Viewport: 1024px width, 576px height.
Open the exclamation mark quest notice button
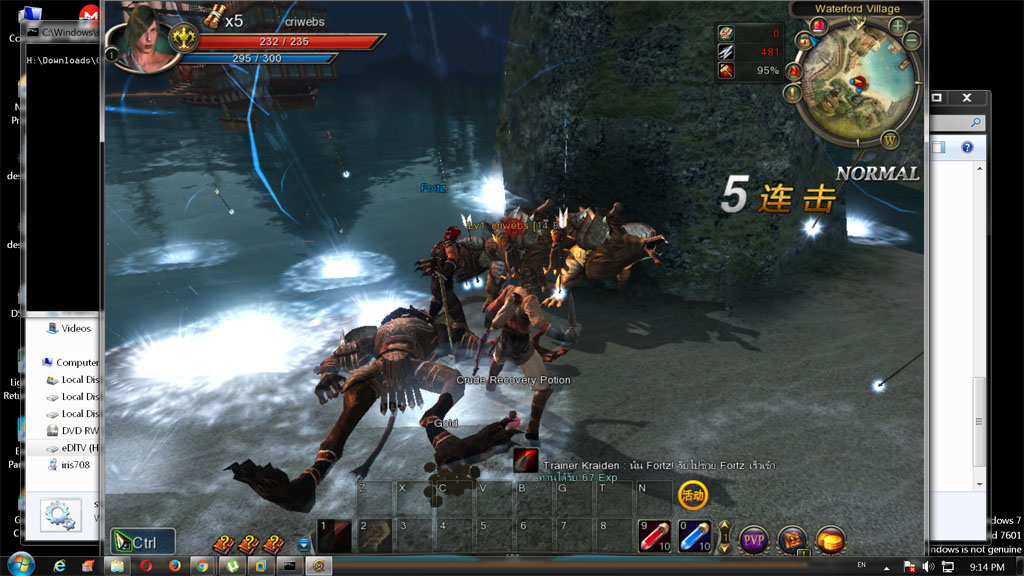(x=793, y=94)
